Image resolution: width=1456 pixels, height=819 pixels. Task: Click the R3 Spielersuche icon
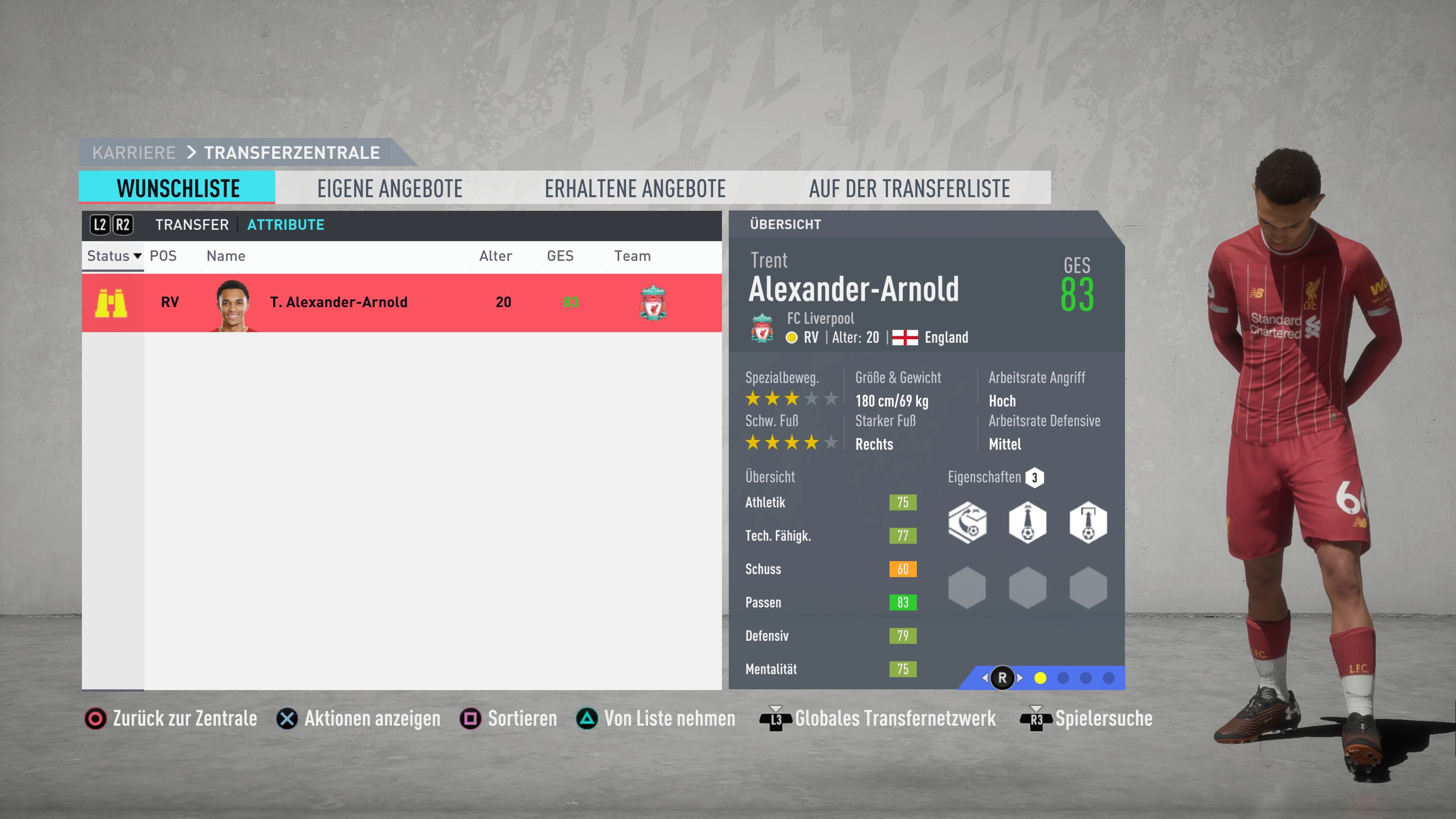(x=1038, y=719)
